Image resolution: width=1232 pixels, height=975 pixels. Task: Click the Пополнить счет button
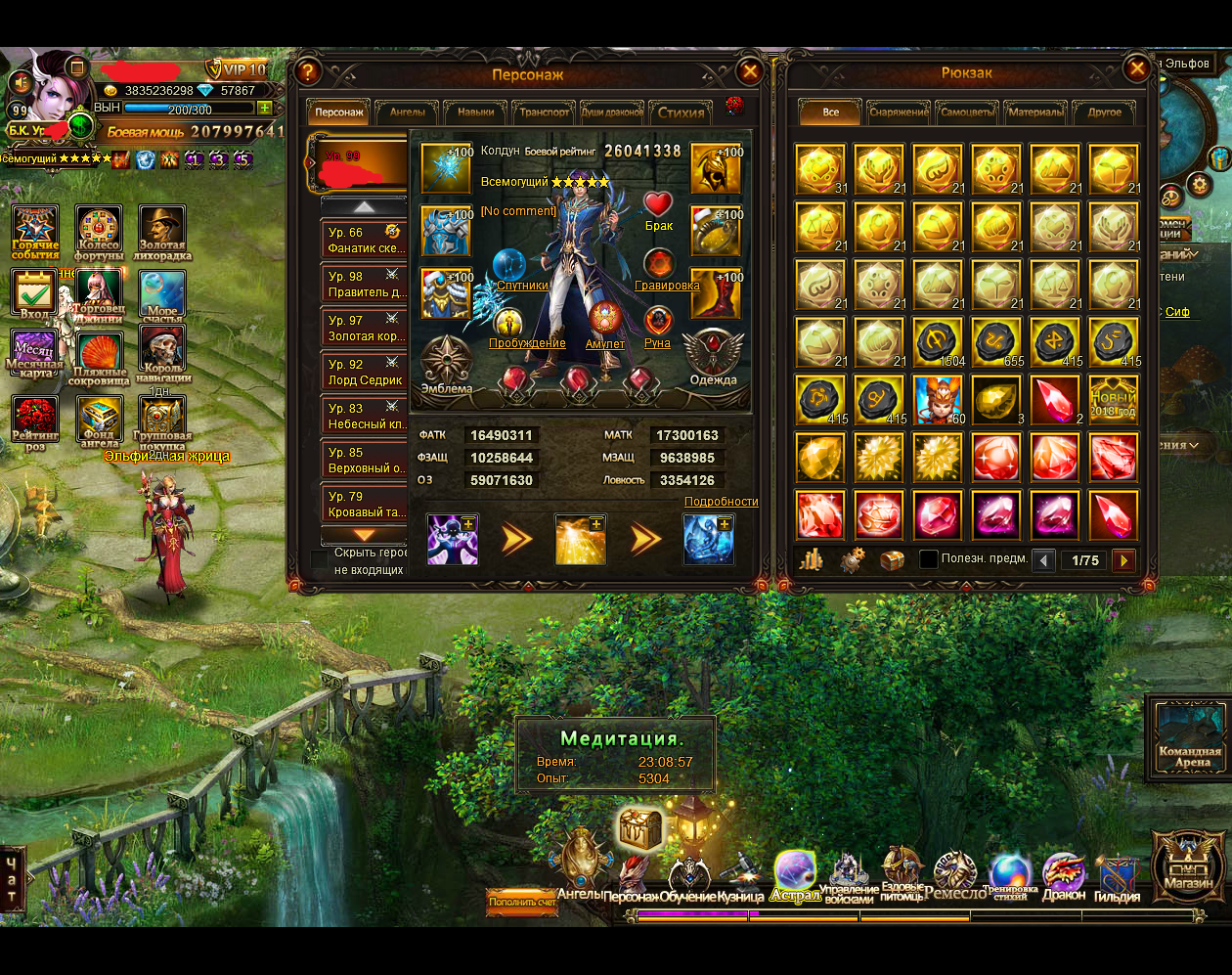pos(522,902)
